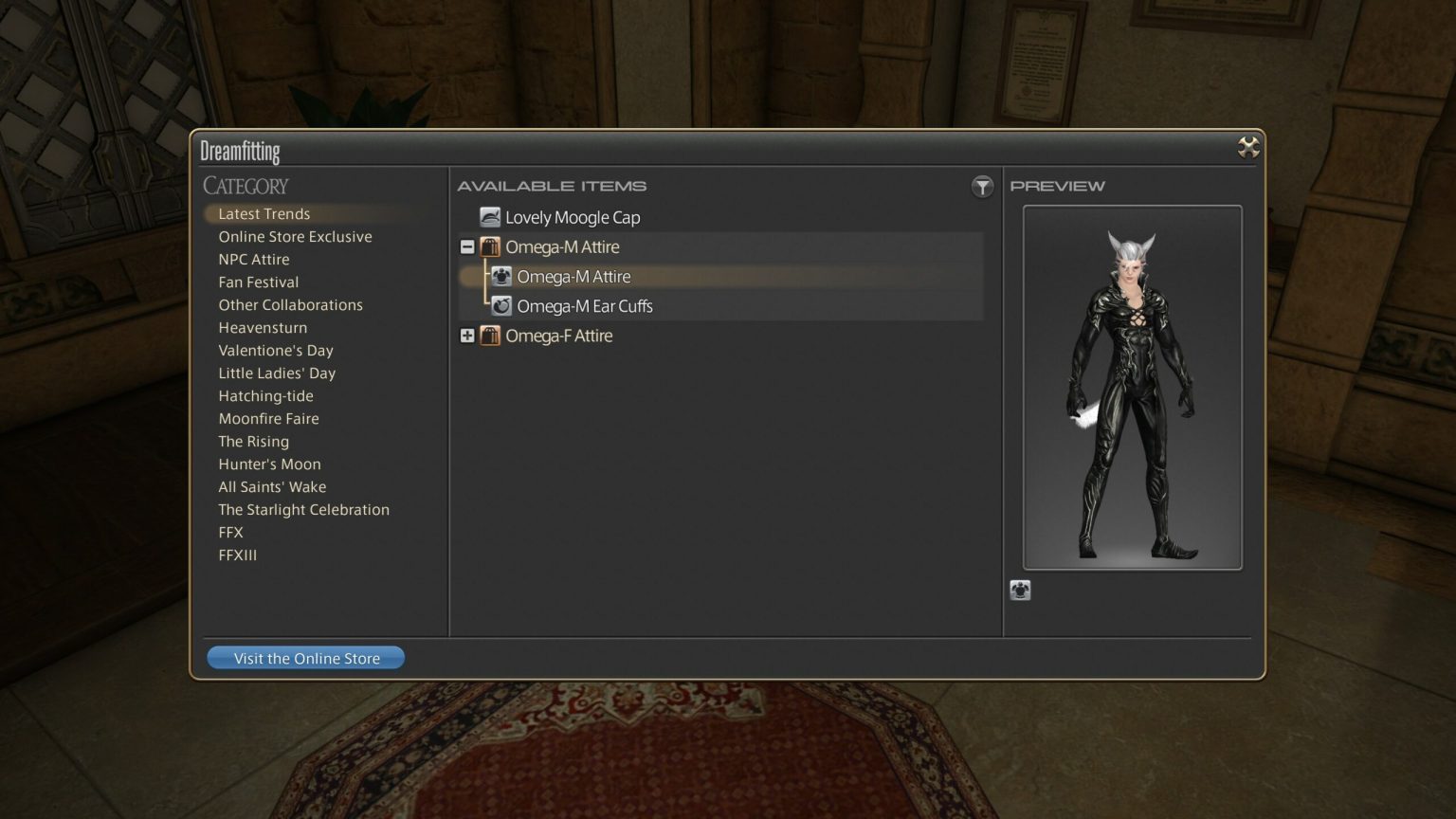1456x819 pixels.
Task: Select the Valentione's Day category
Action: [x=276, y=350]
